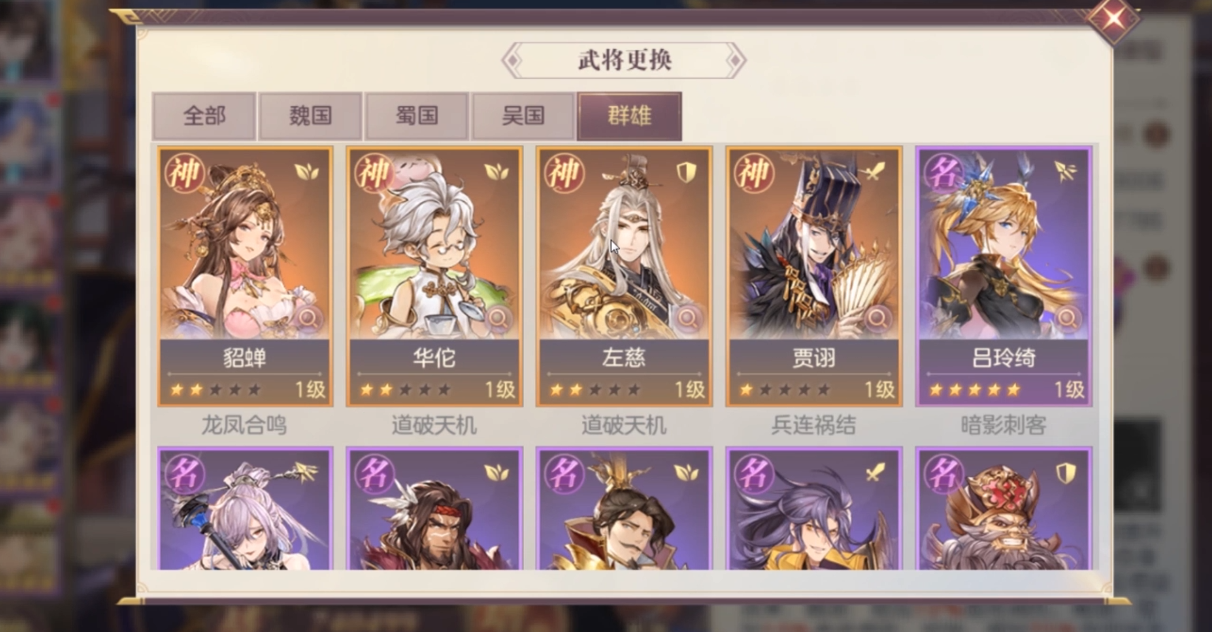Screen dimensions: 1212x632
Task: Close the 武将更换 panel
Action: tap(1115, 18)
